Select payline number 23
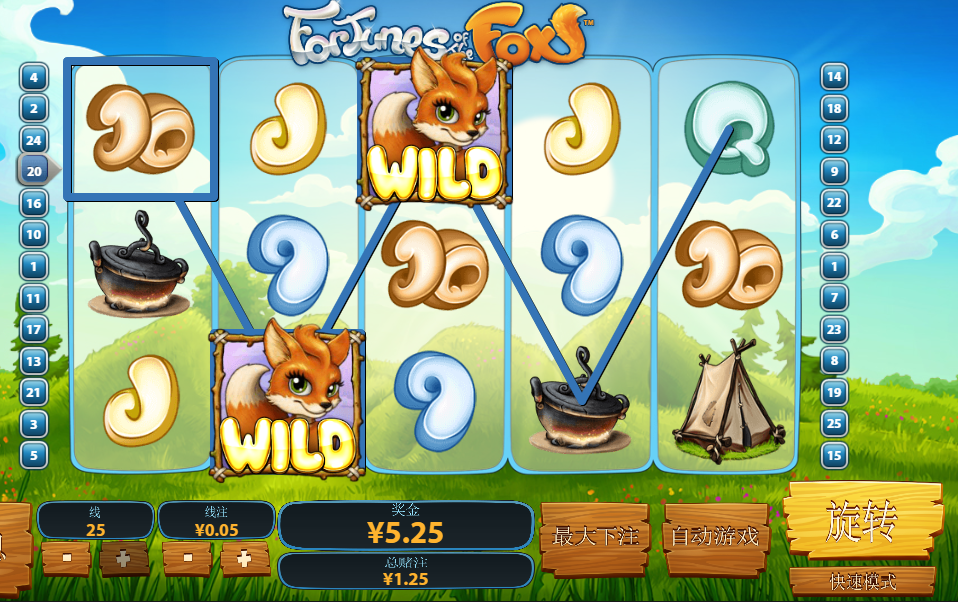 [x=834, y=329]
